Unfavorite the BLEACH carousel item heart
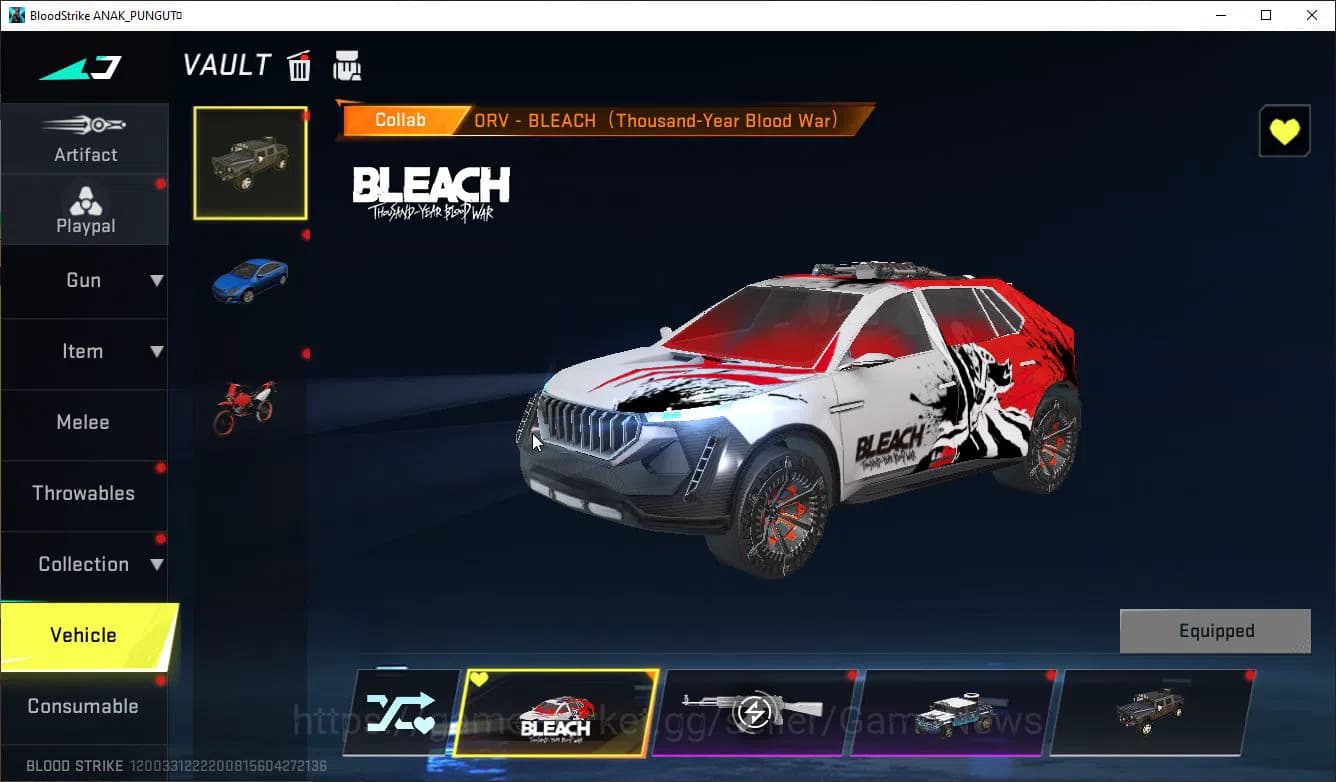Viewport: 1336px width, 782px height. click(x=480, y=679)
